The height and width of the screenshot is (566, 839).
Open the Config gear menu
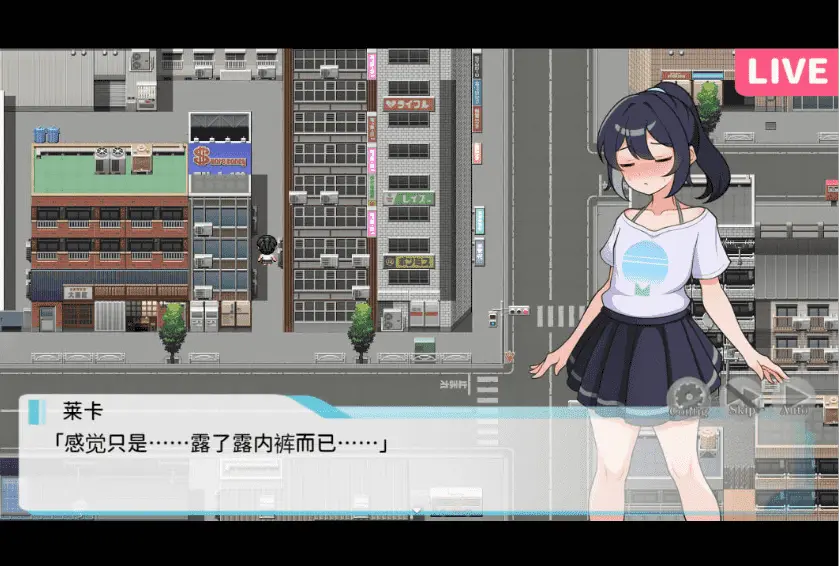[x=688, y=396]
